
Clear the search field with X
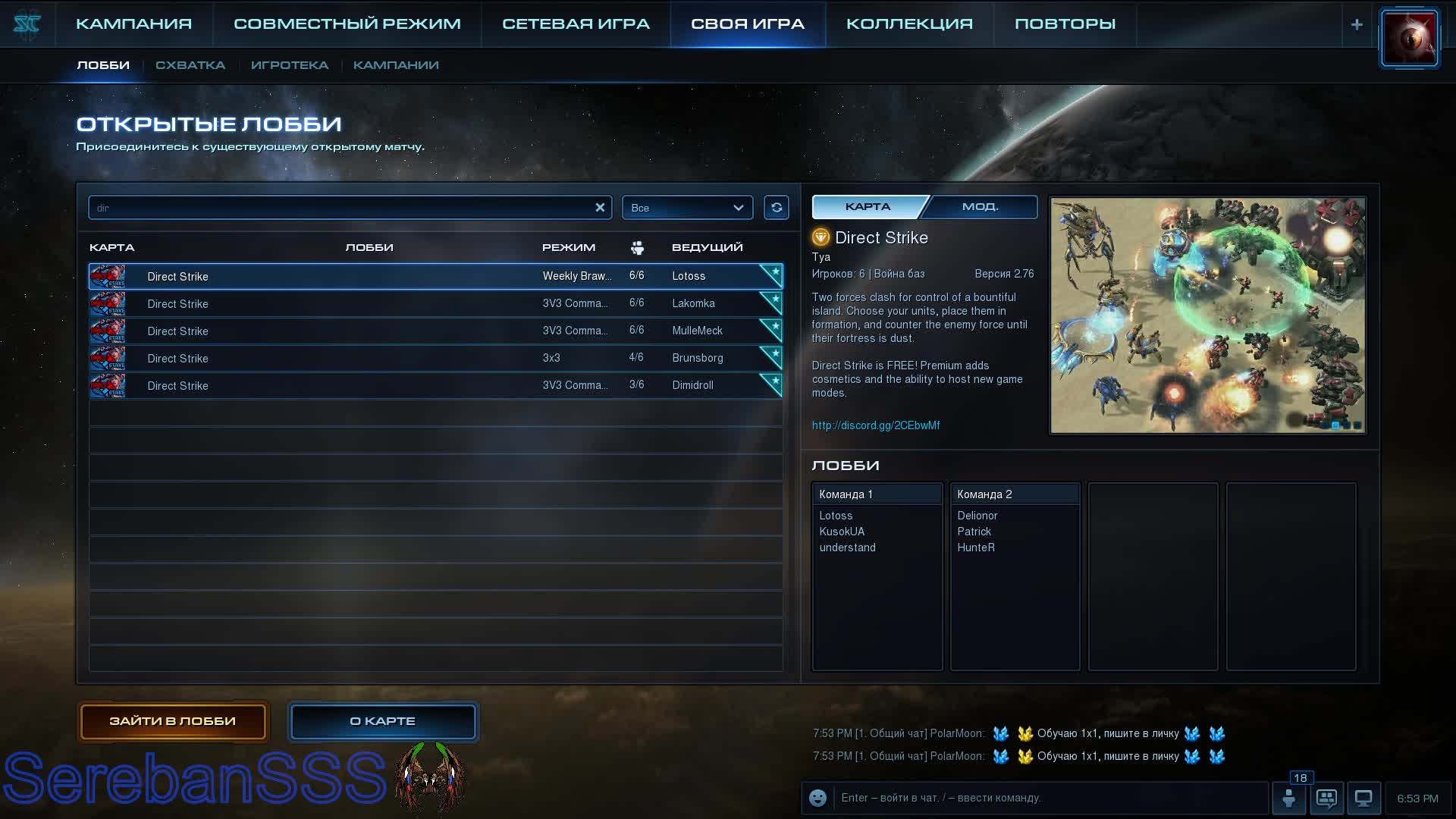click(x=600, y=207)
